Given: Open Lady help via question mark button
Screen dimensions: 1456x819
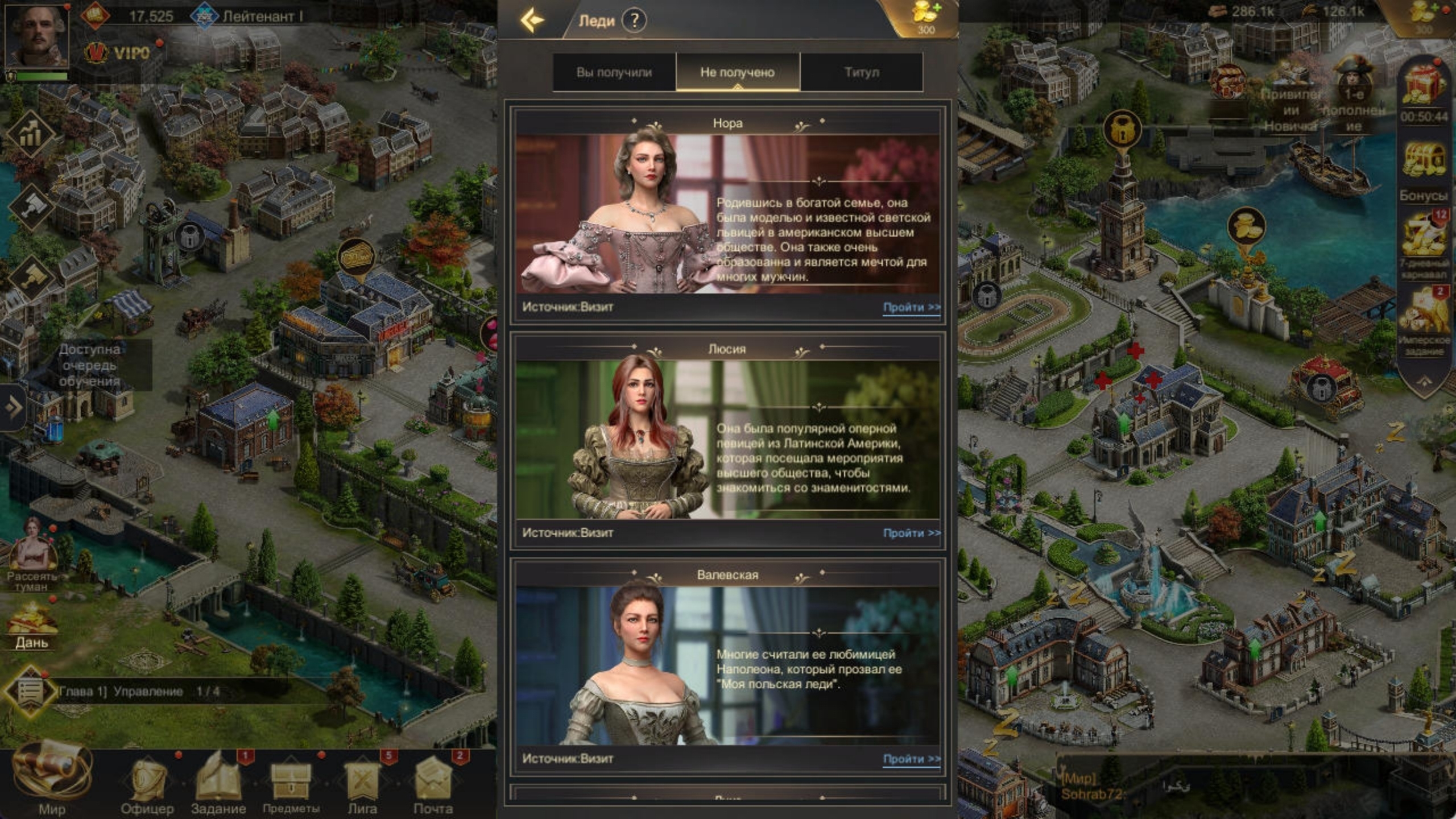Looking at the screenshot, I should pos(635,20).
